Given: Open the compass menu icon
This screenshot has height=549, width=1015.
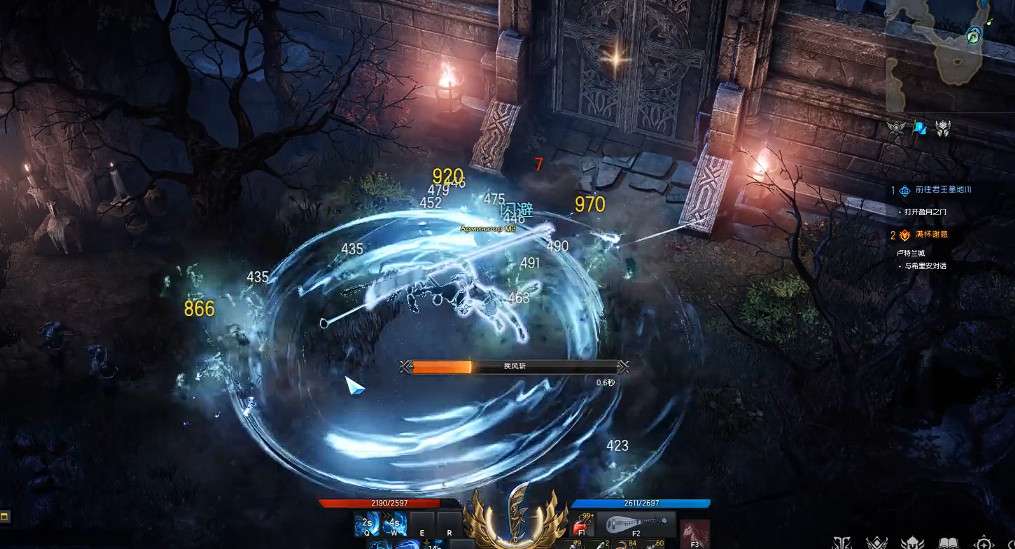Looking at the screenshot, I should [x=984, y=542].
